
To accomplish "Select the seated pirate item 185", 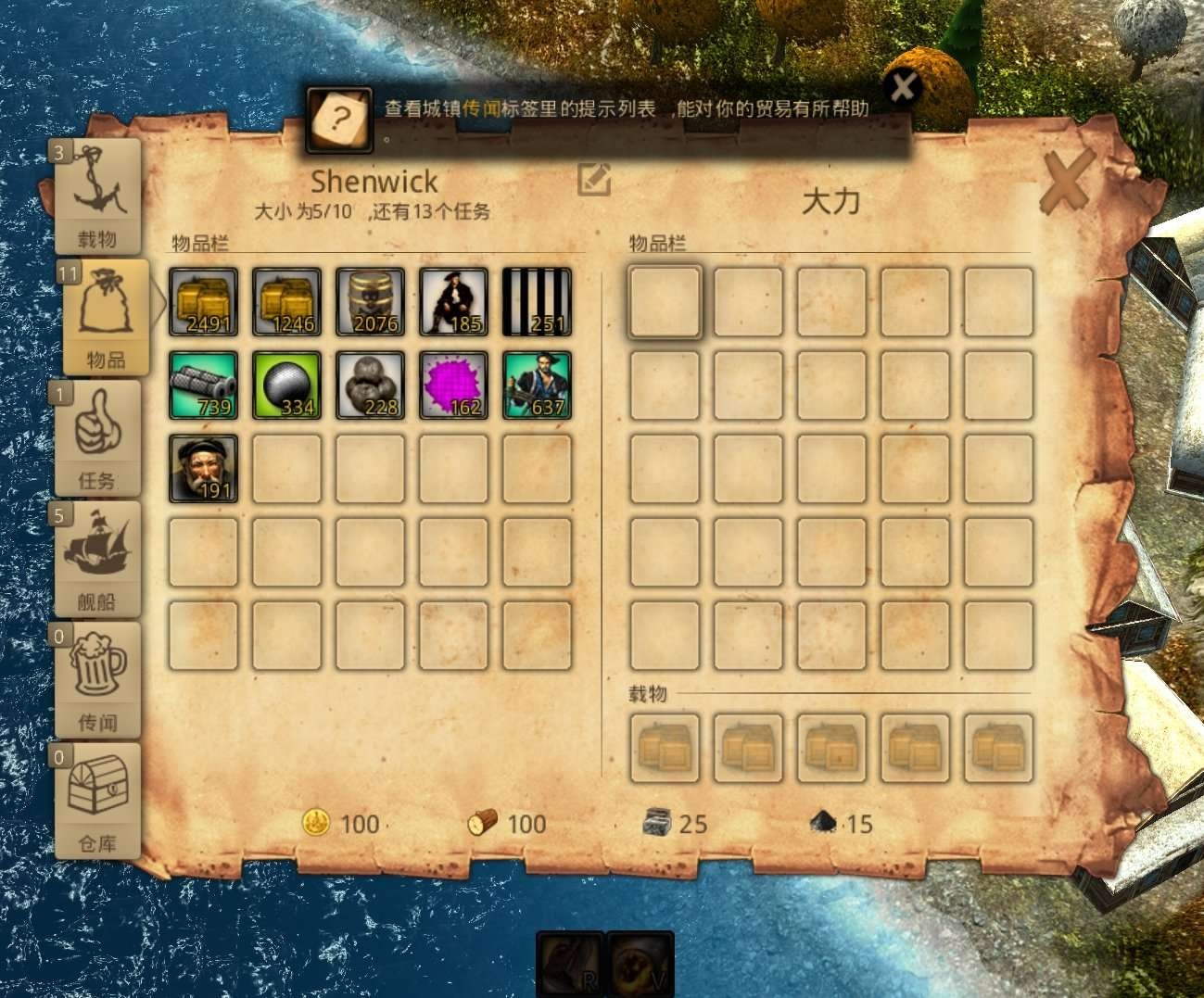I will (x=453, y=301).
